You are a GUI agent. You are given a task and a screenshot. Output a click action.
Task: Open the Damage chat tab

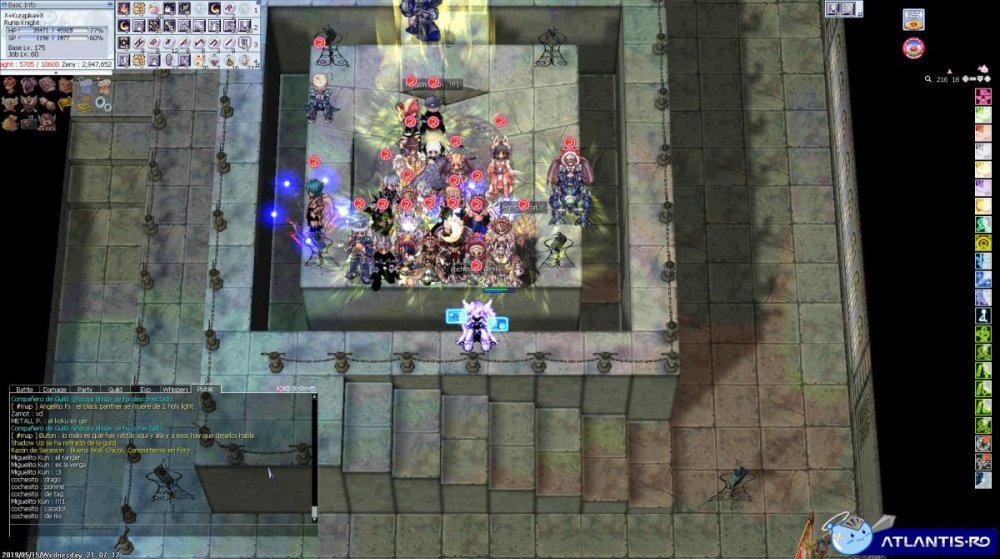tap(54, 388)
